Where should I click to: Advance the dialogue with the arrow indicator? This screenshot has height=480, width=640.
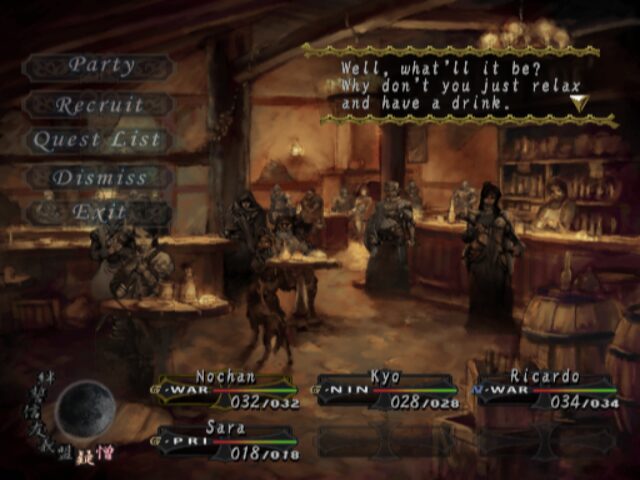[x=579, y=102]
